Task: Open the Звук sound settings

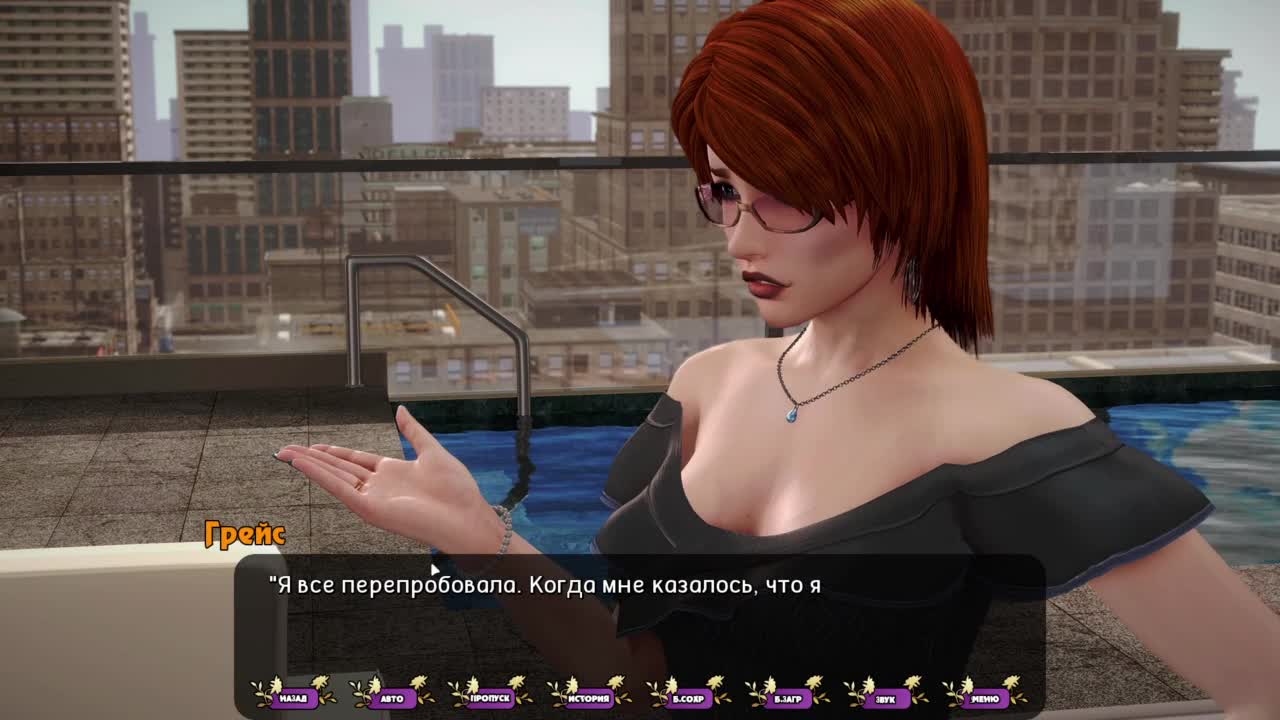Action: (x=886, y=698)
